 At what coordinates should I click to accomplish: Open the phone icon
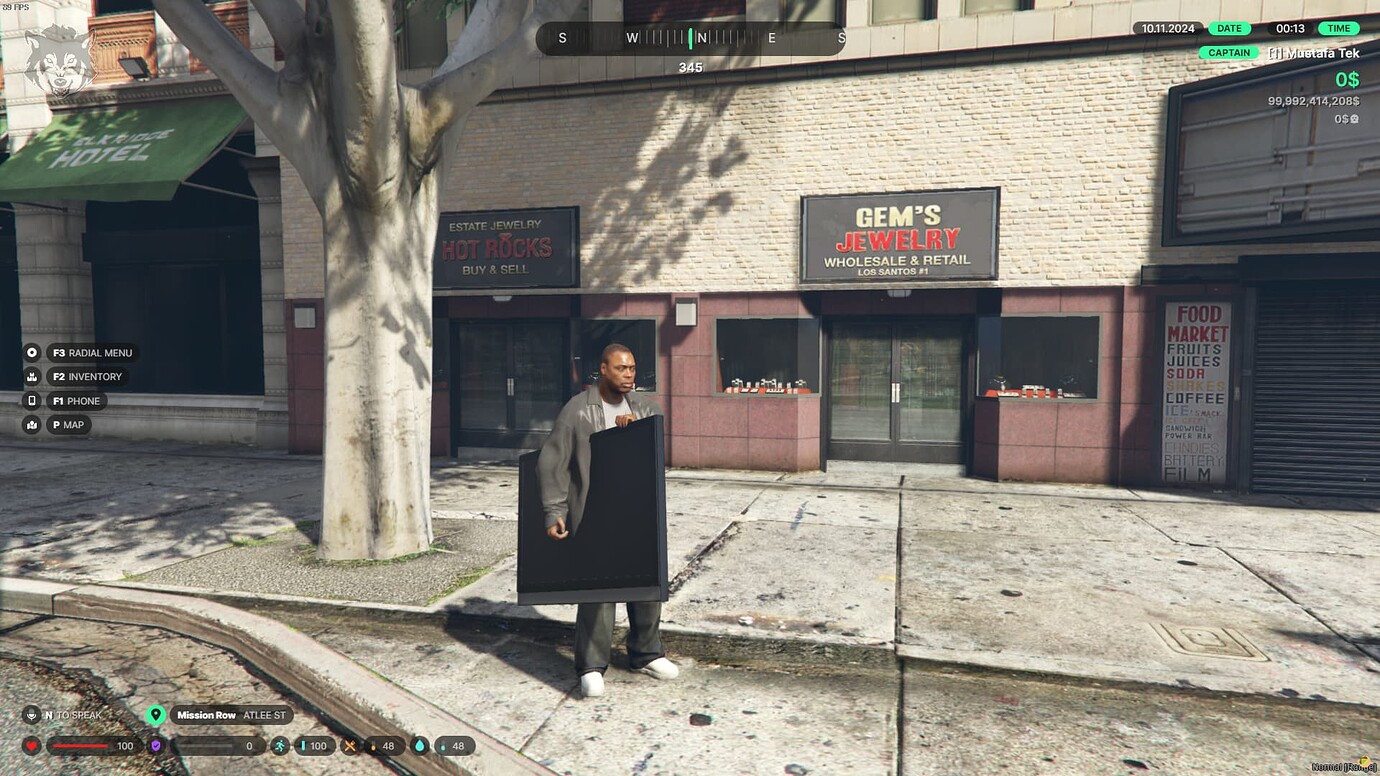31,400
